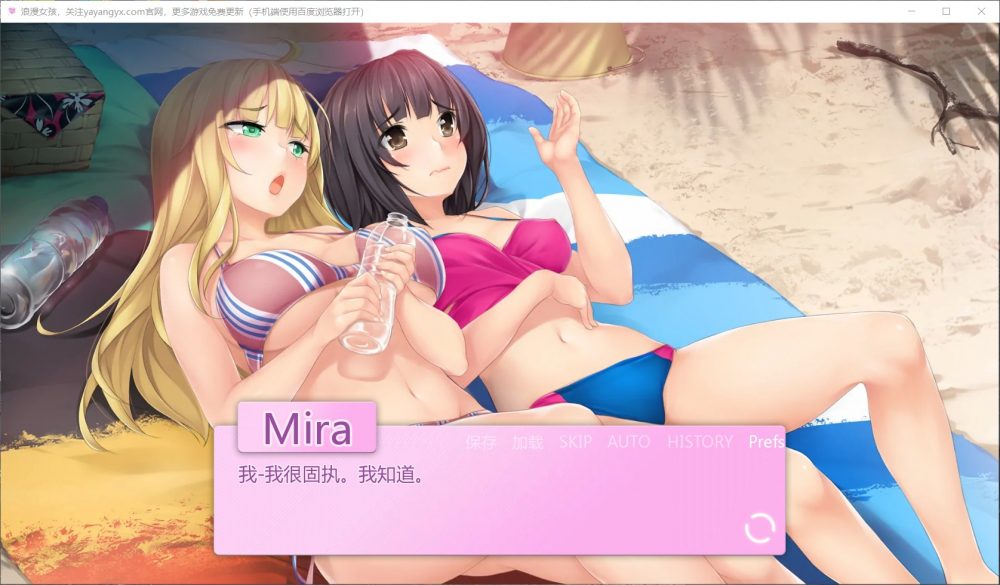
Task: Activate SKIP to fast-forward dialogue
Action: click(x=575, y=442)
